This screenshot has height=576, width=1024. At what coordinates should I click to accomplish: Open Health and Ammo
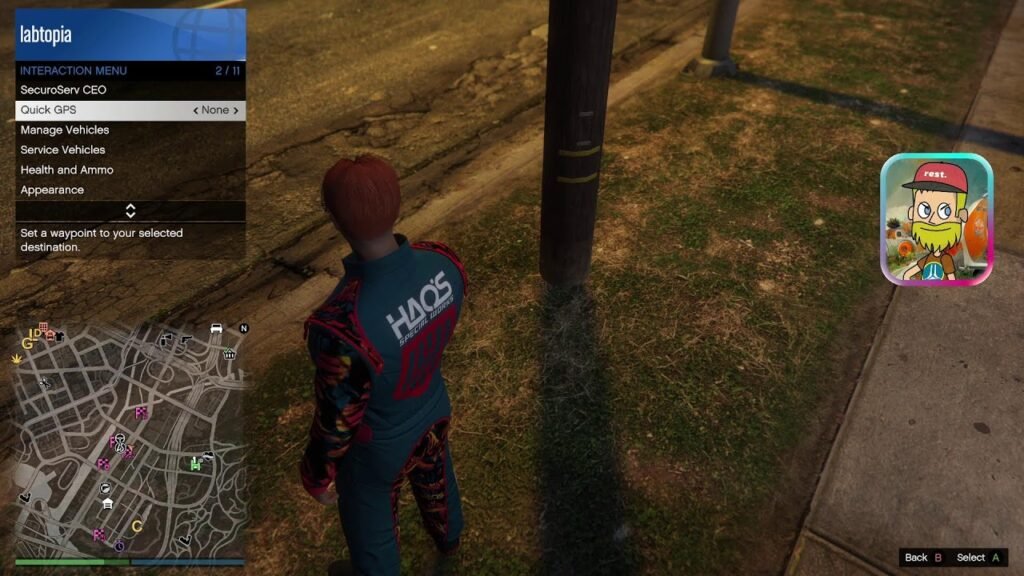[x=67, y=170]
